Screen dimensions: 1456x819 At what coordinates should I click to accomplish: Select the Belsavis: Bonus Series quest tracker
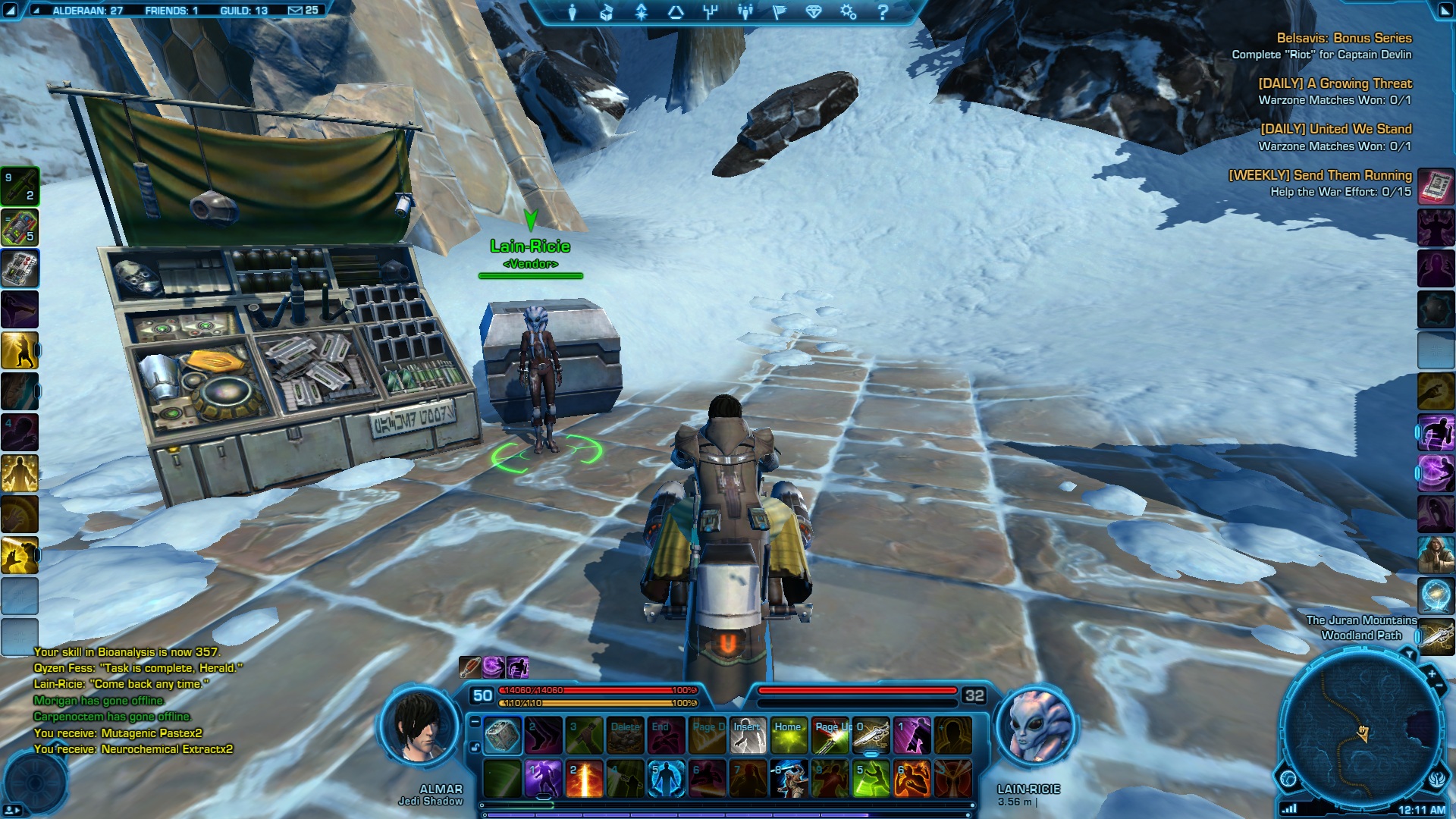pyautogui.click(x=1343, y=38)
